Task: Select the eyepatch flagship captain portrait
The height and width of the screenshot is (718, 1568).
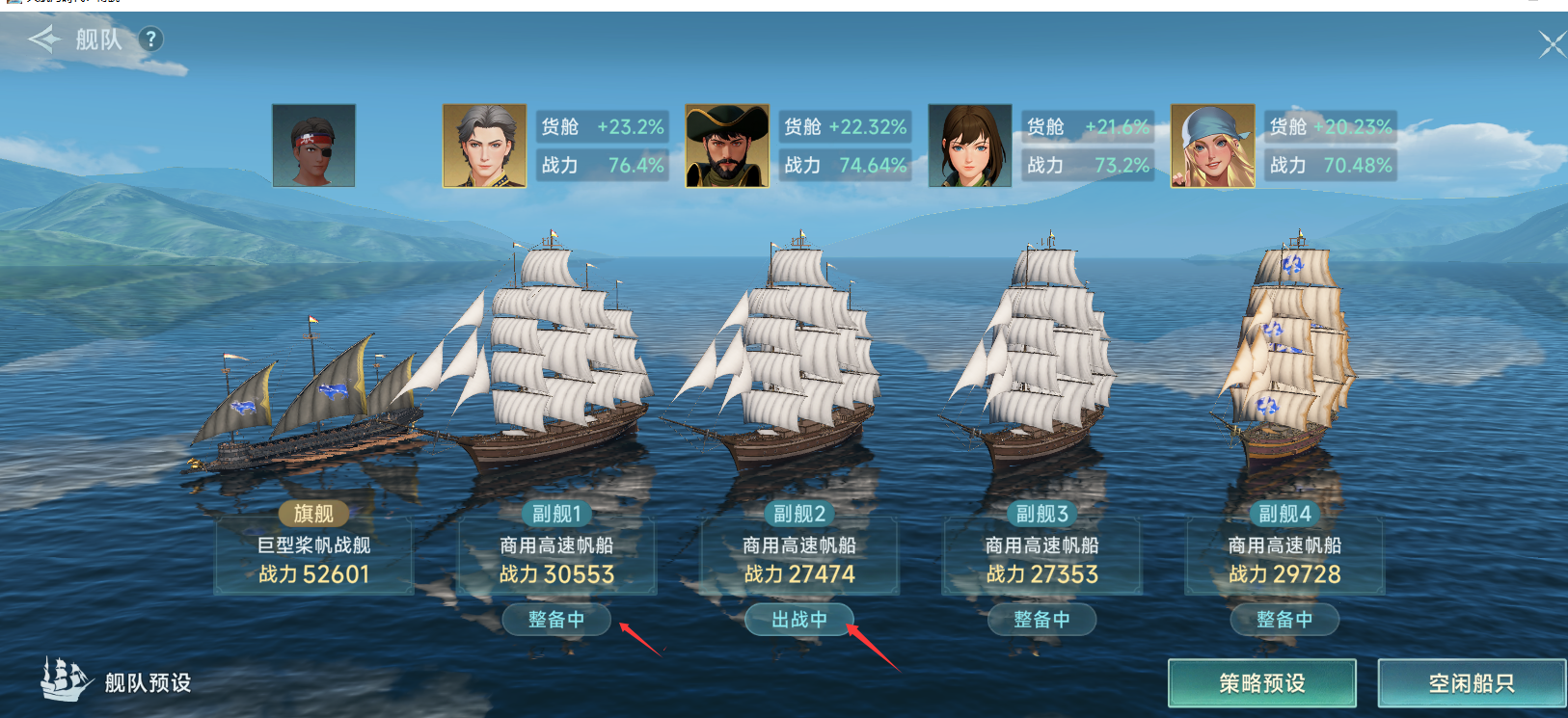Action: (312, 146)
